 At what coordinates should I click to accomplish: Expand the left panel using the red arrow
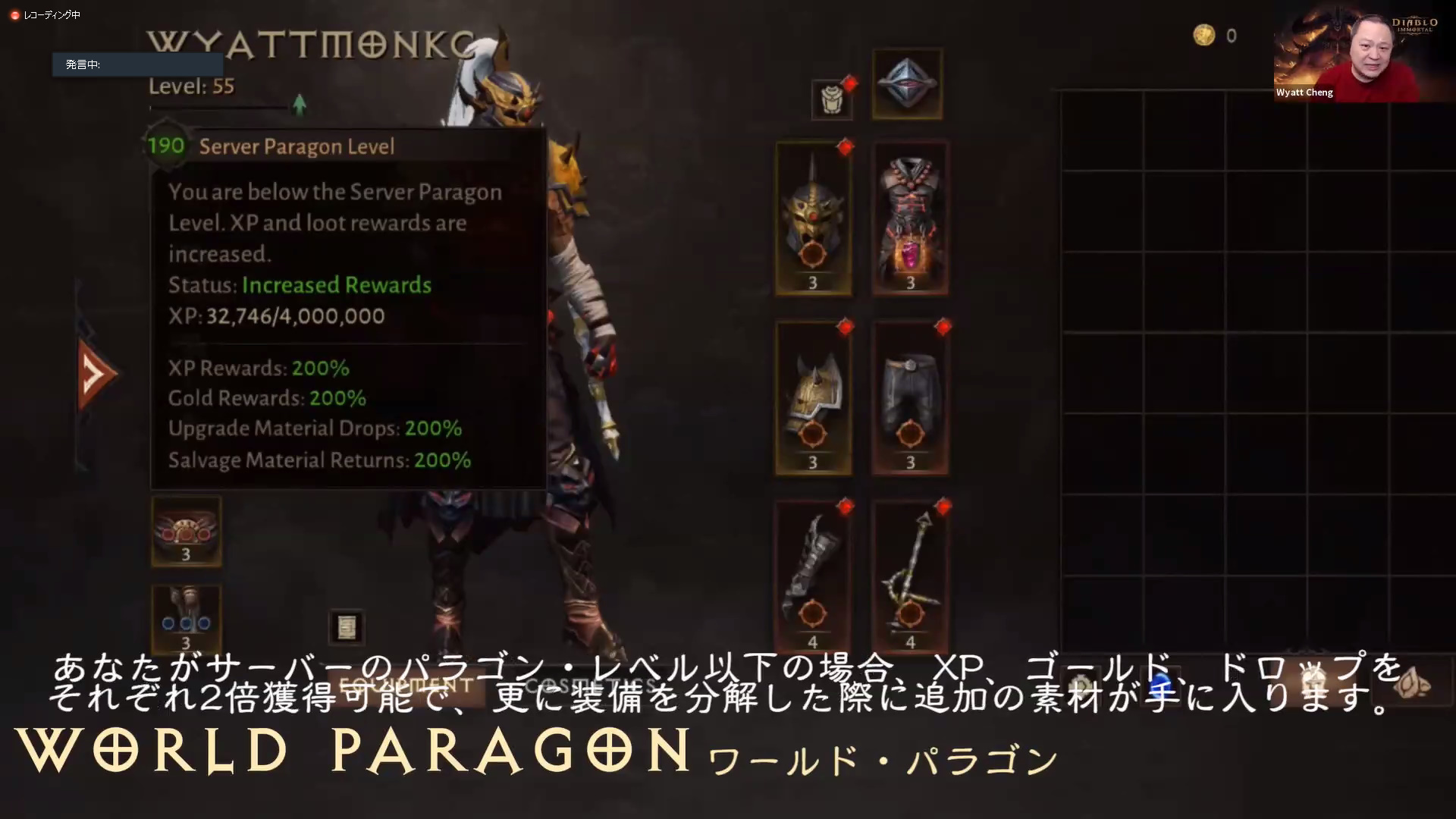pos(93,373)
